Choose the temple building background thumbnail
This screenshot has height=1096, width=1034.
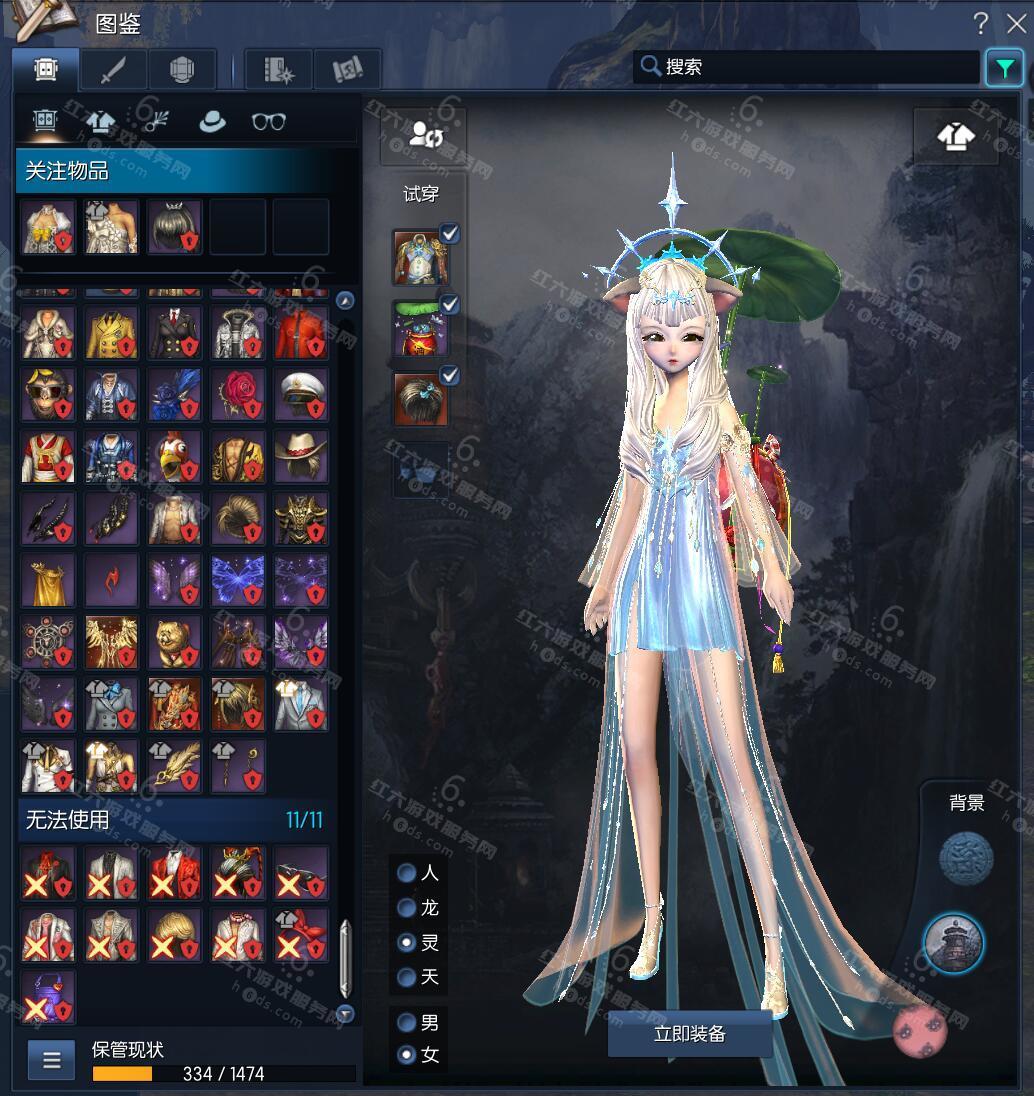(x=953, y=943)
